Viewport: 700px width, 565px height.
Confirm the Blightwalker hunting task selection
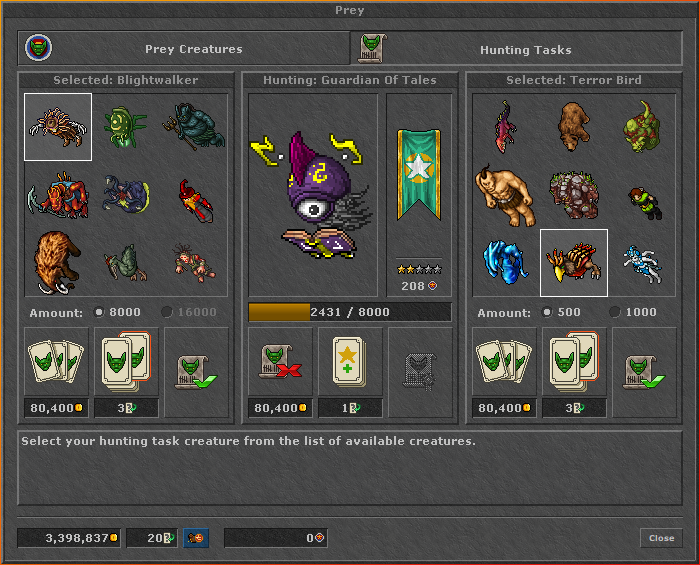click(196, 372)
